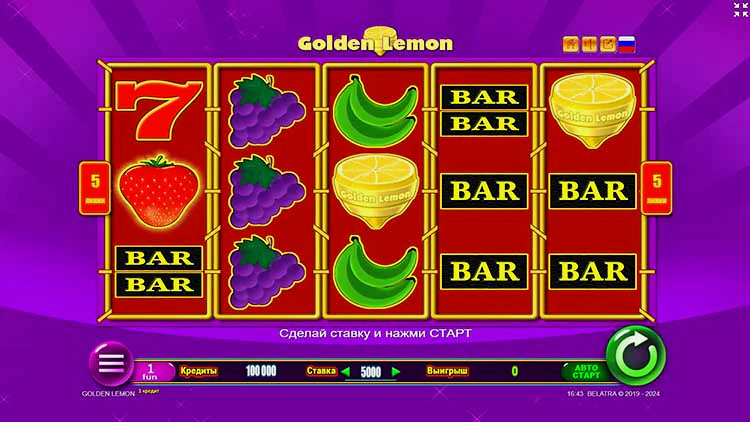750x422 pixels.
Task: Click the left 5 lines indicator
Action: pyautogui.click(x=92, y=186)
